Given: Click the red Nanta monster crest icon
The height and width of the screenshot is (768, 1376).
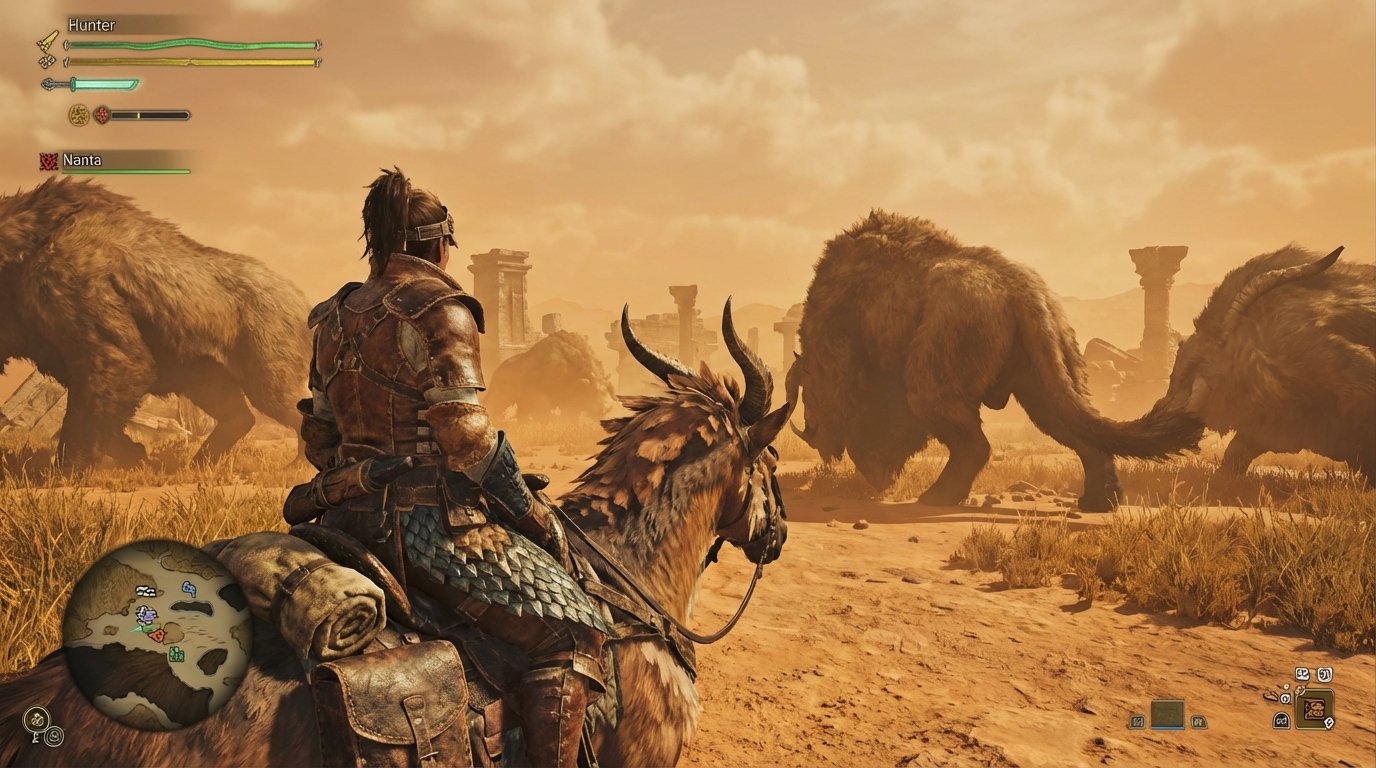Looking at the screenshot, I should (48, 161).
